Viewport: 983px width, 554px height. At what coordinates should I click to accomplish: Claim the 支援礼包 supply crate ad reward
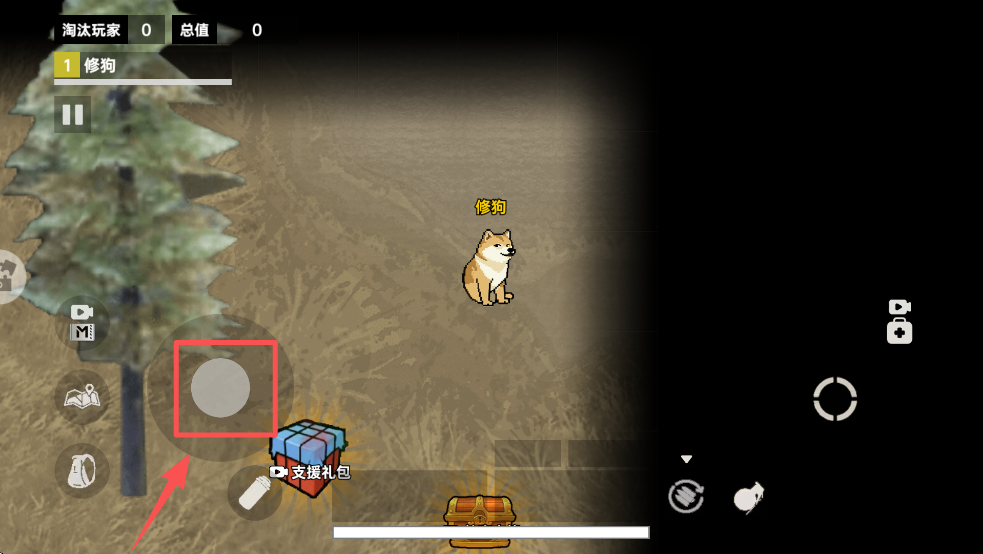[x=310, y=459]
